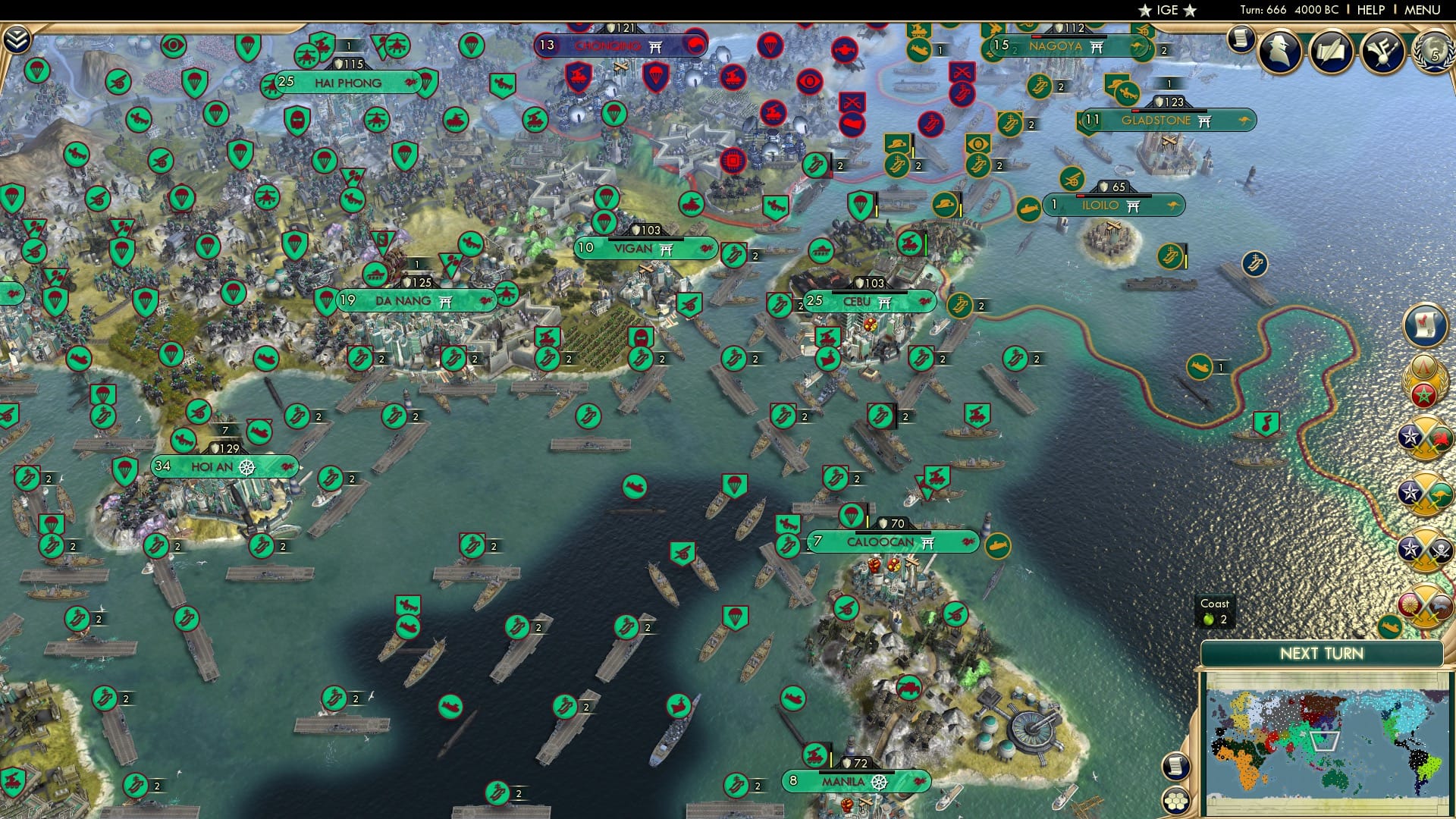Click the red trade-route scroll notification on right
The image size is (1456, 819).
click(1423, 326)
